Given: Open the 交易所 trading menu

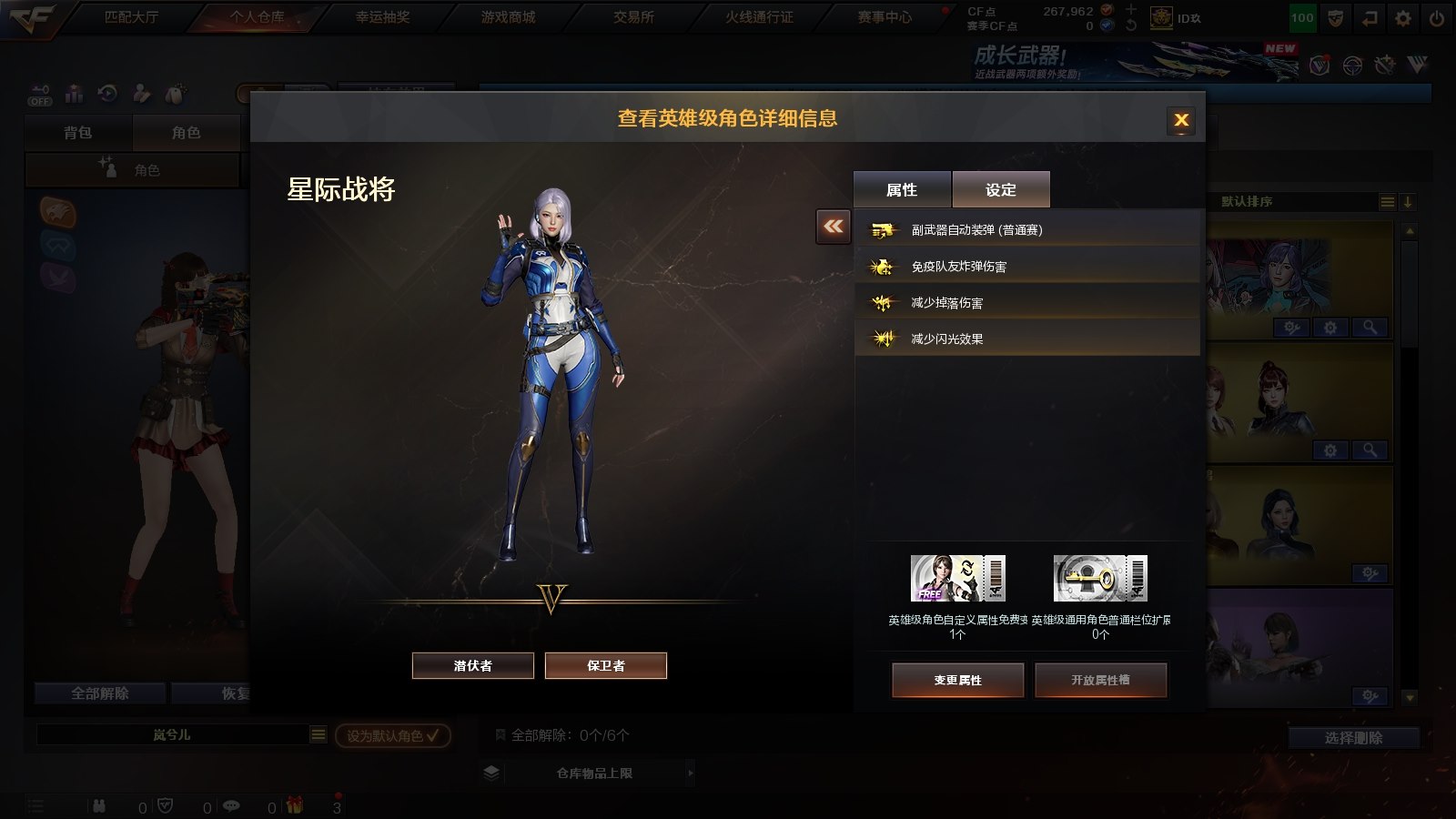Looking at the screenshot, I should (x=633, y=17).
